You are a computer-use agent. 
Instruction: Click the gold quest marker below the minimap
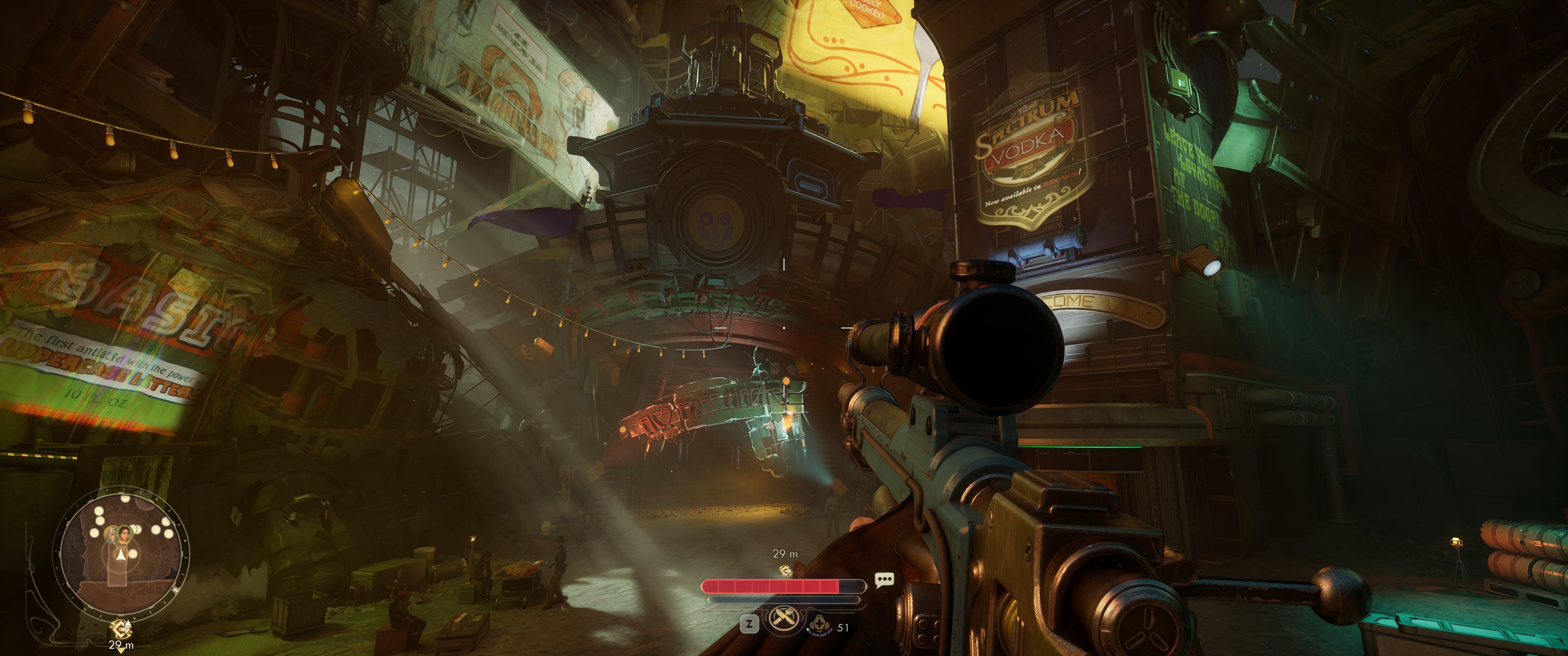tap(120, 629)
